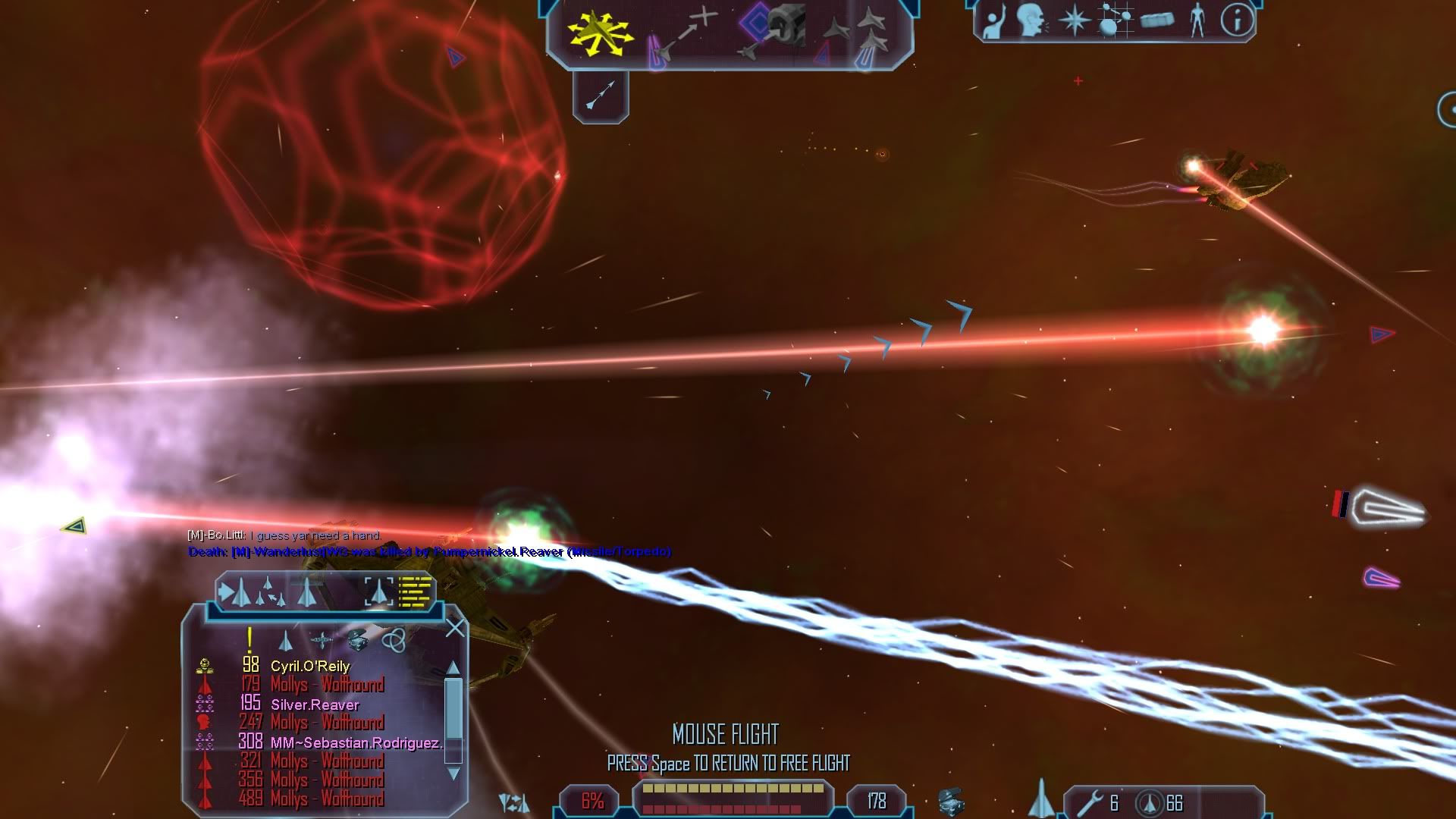
Task: Close the contact list panel
Action: coord(455,628)
